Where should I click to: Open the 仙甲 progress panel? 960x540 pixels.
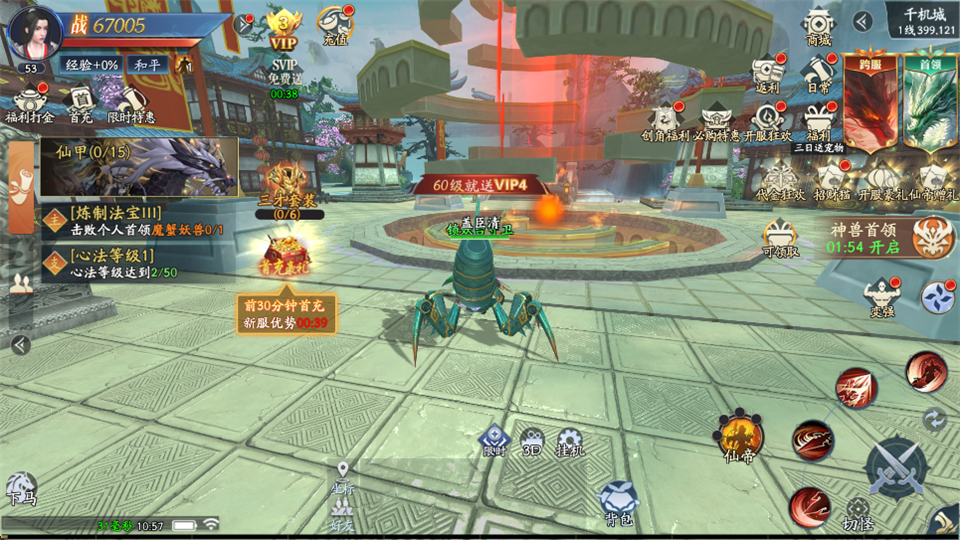click(x=140, y=166)
